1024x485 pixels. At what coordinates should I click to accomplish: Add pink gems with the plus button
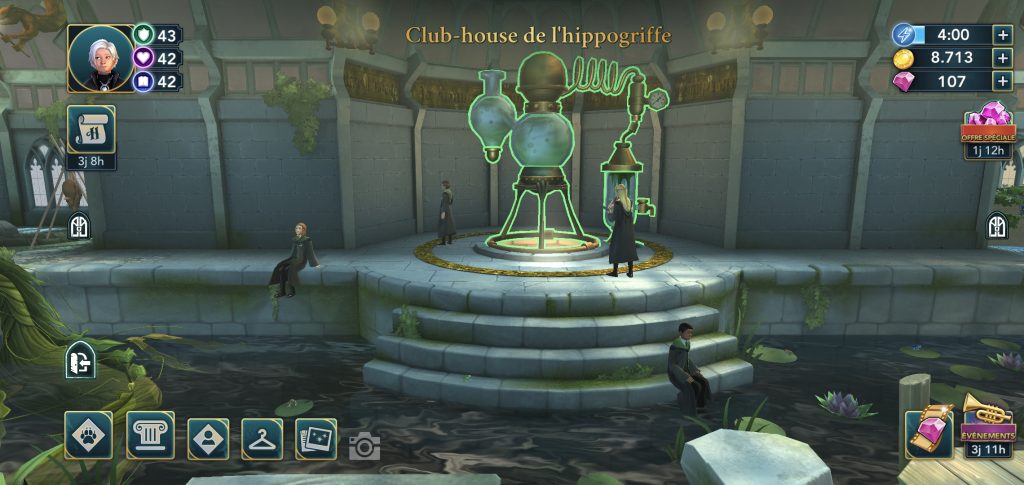tap(1003, 82)
